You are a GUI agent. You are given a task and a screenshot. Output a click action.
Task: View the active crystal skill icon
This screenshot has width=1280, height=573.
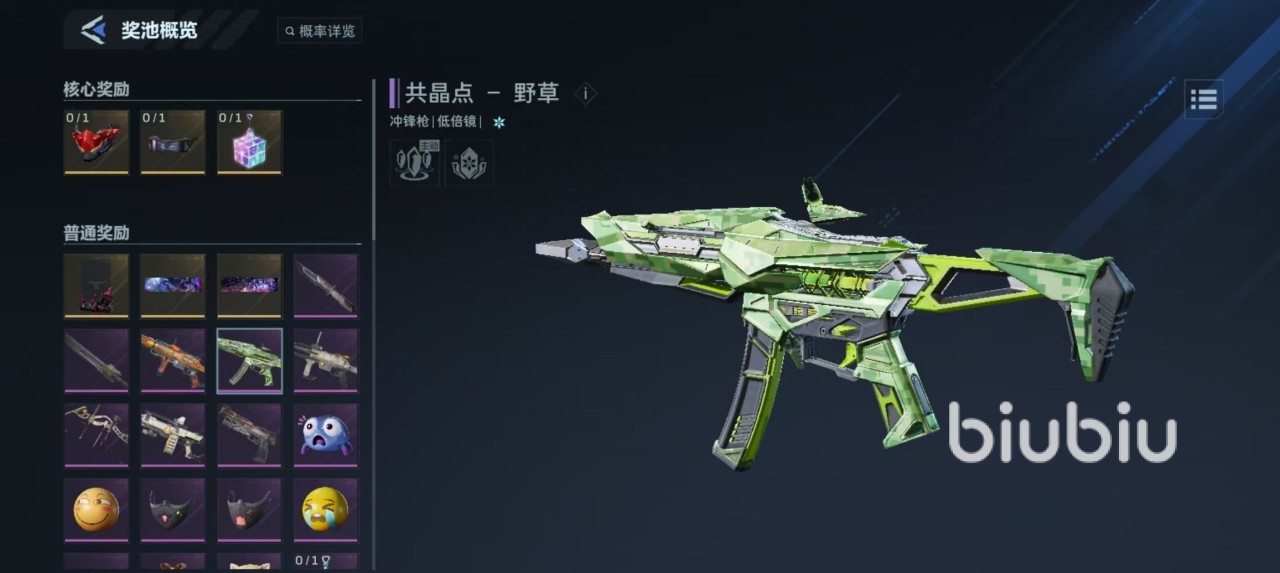(x=412, y=163)
